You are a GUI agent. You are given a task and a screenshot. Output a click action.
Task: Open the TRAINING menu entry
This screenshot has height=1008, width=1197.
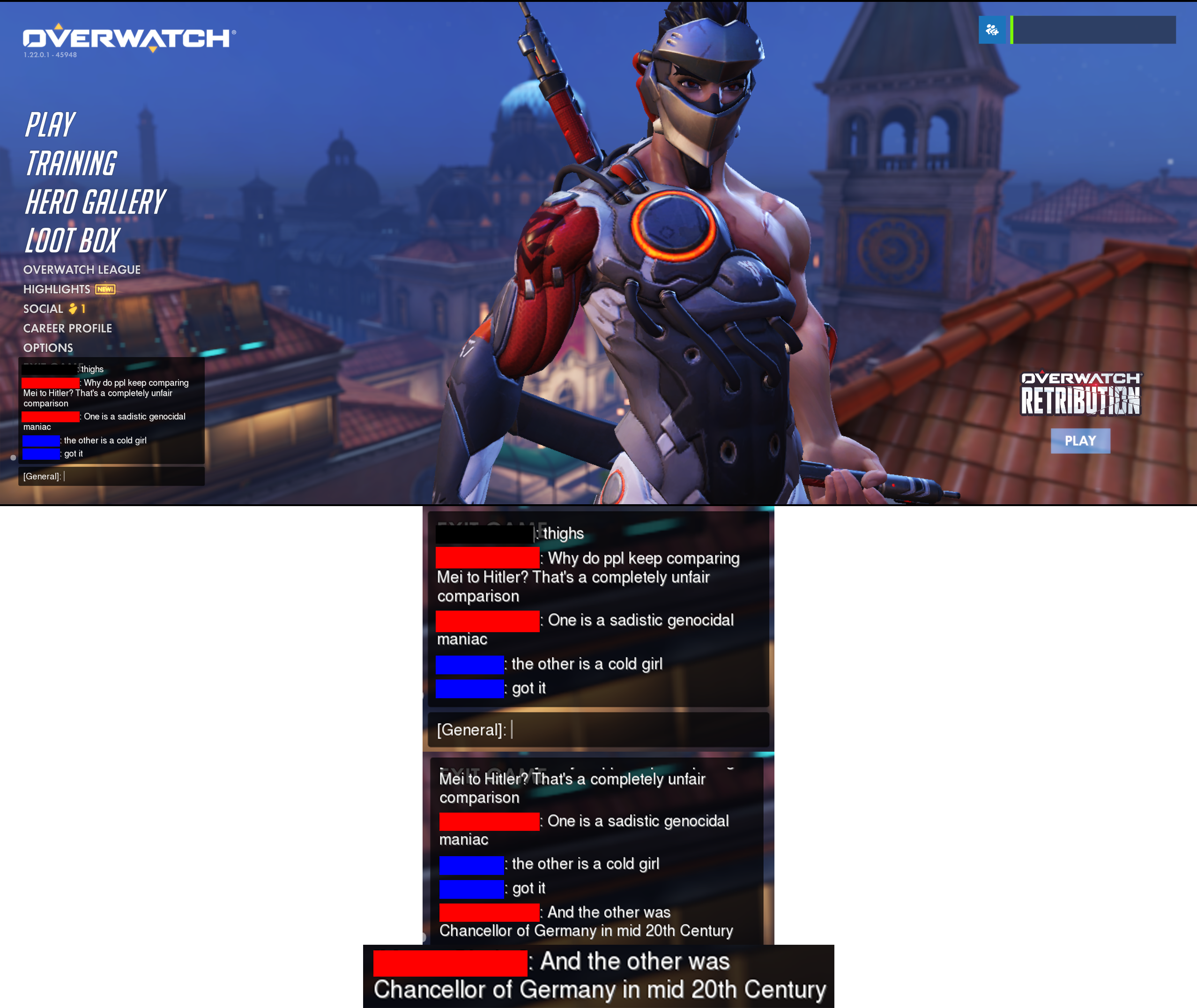(71, 163)
